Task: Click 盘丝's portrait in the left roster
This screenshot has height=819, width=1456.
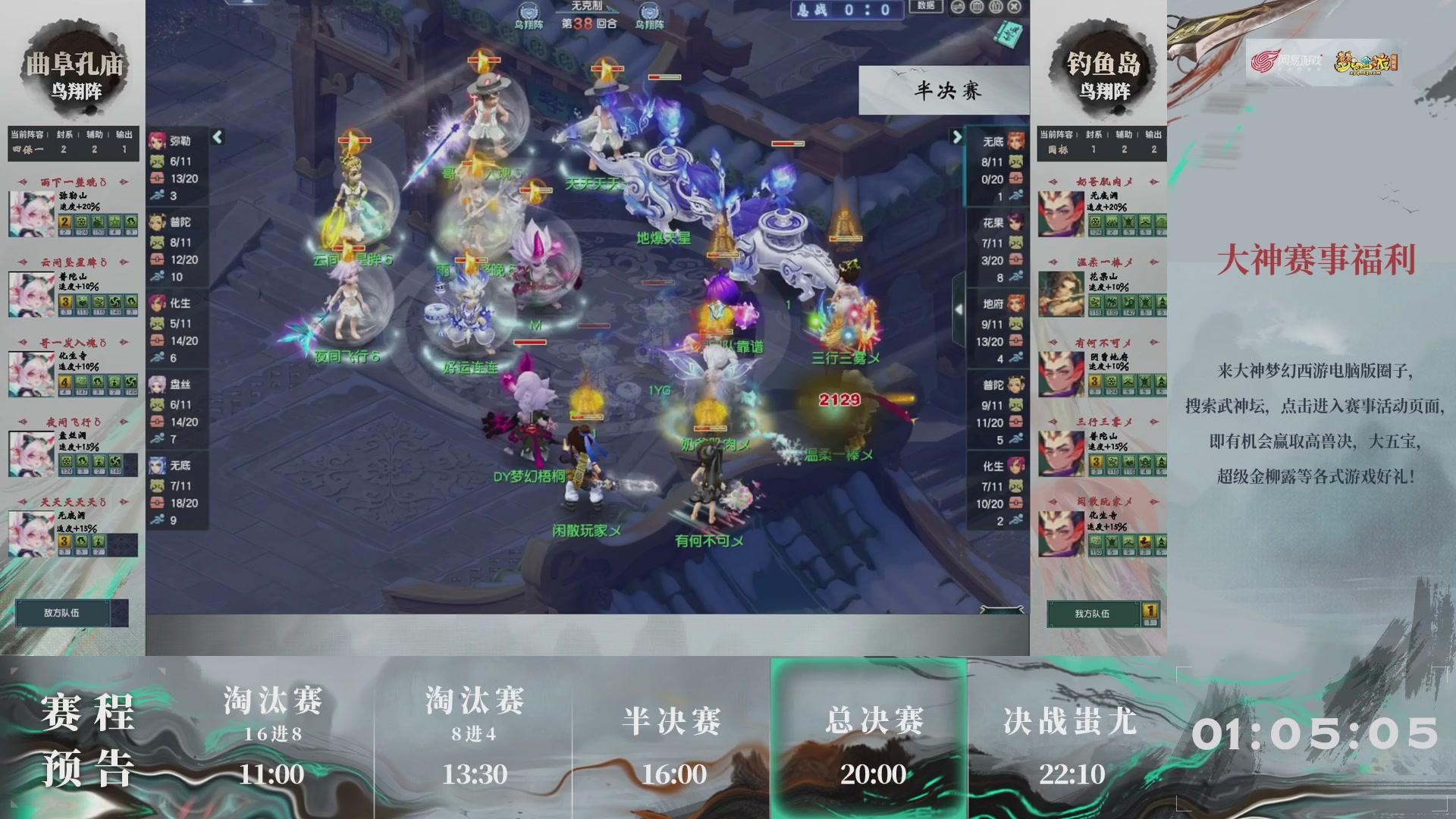Action: click(x=158, y=384)
